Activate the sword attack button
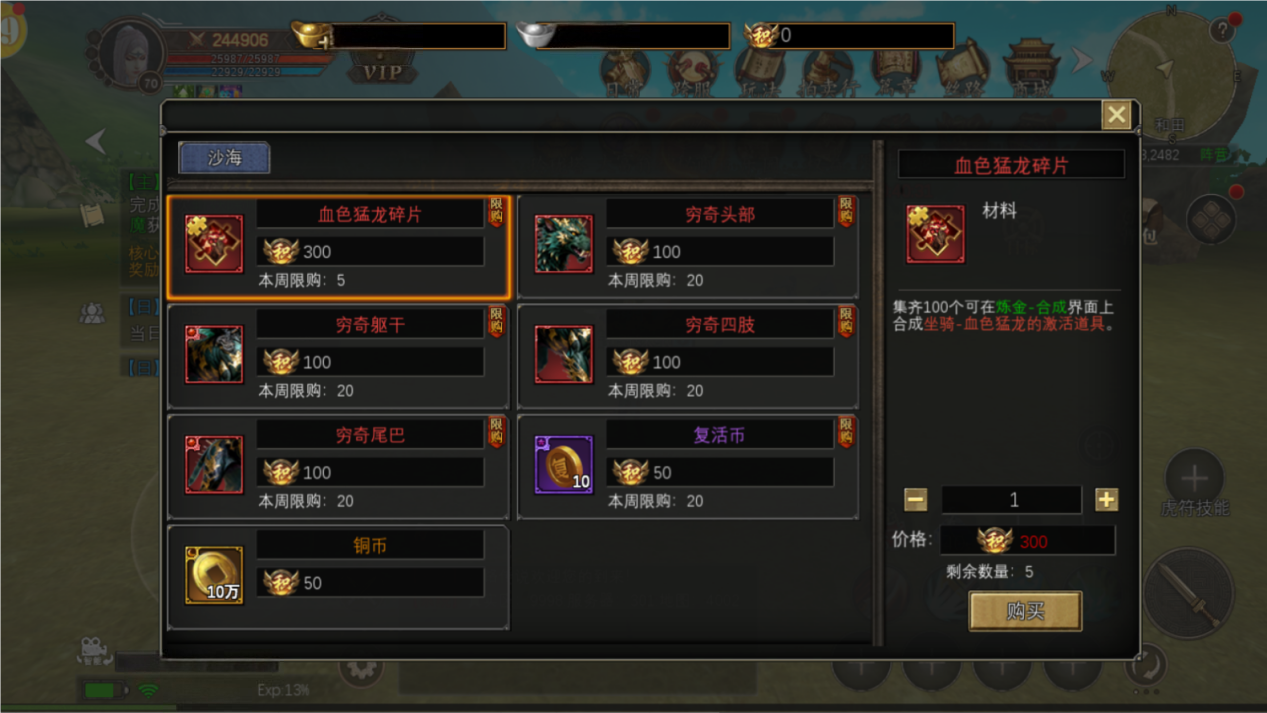 pos(1188,594)
